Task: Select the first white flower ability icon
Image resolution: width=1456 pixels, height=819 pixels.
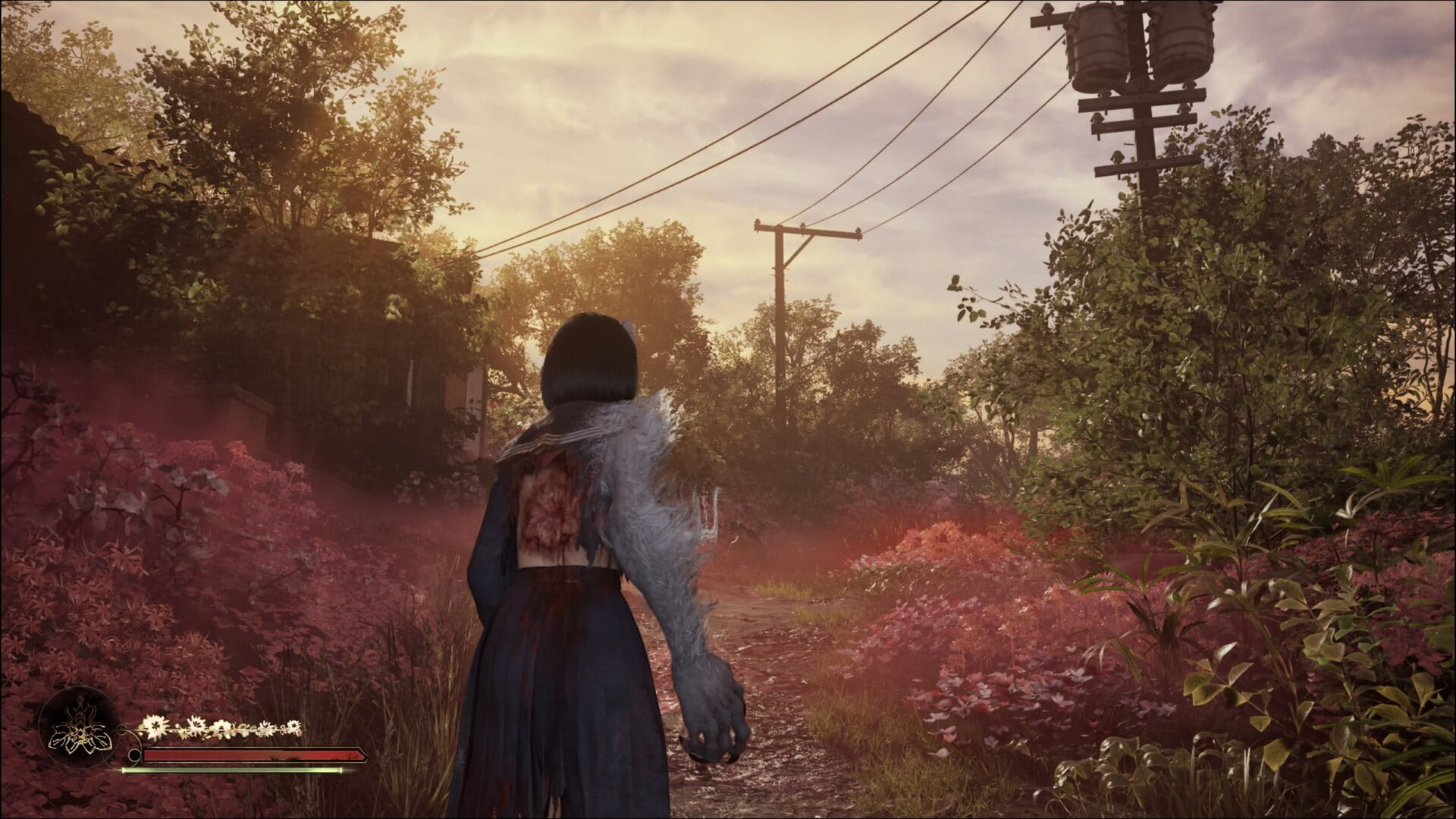Action: tap(155, 726)
